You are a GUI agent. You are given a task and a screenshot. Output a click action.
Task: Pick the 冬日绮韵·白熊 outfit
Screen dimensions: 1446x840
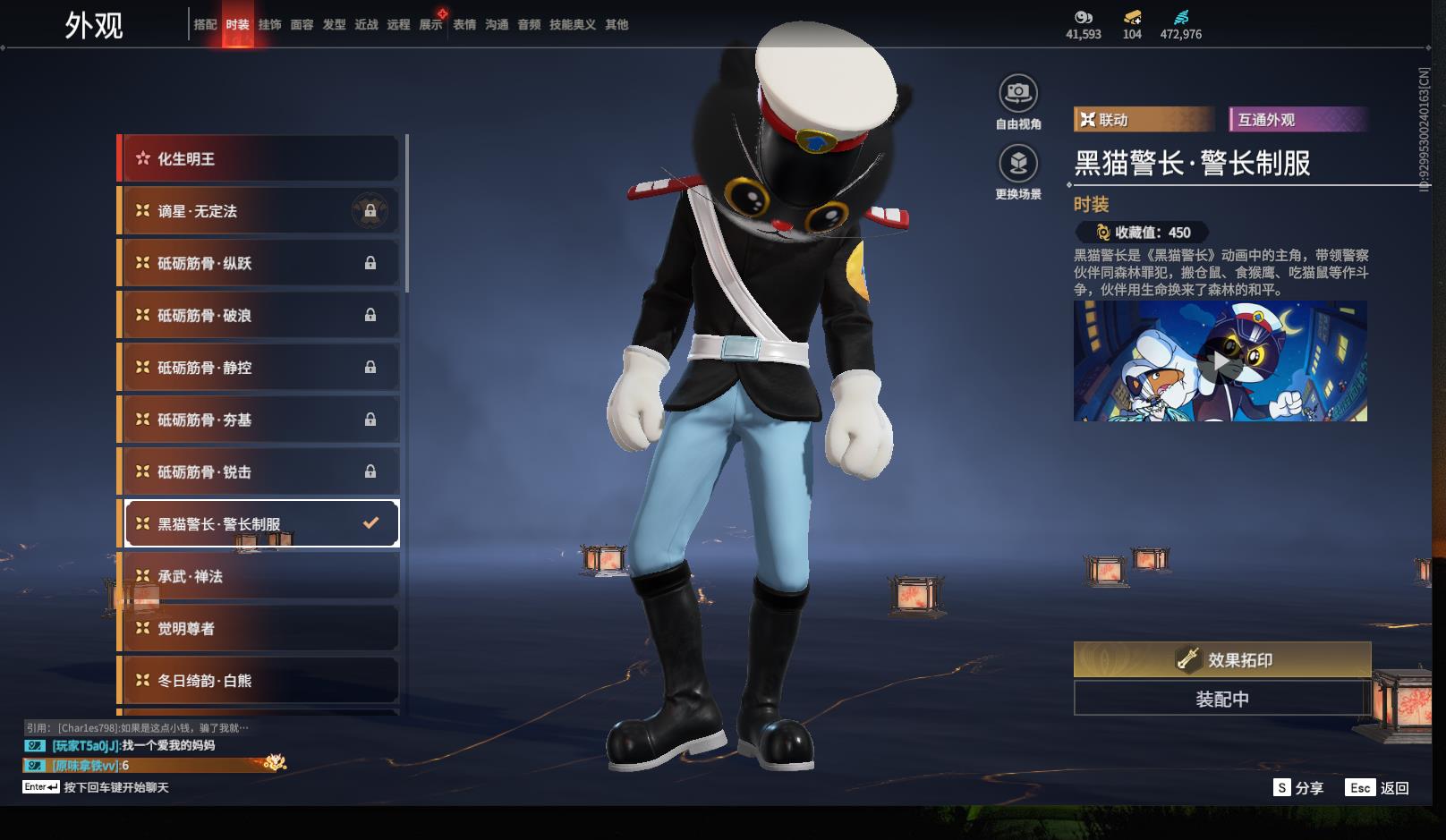(258, 681)
